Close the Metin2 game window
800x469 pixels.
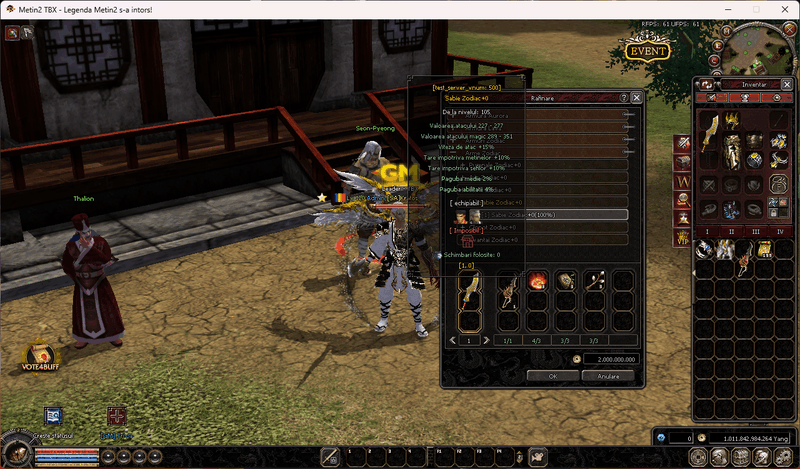(x=784, y=8)
